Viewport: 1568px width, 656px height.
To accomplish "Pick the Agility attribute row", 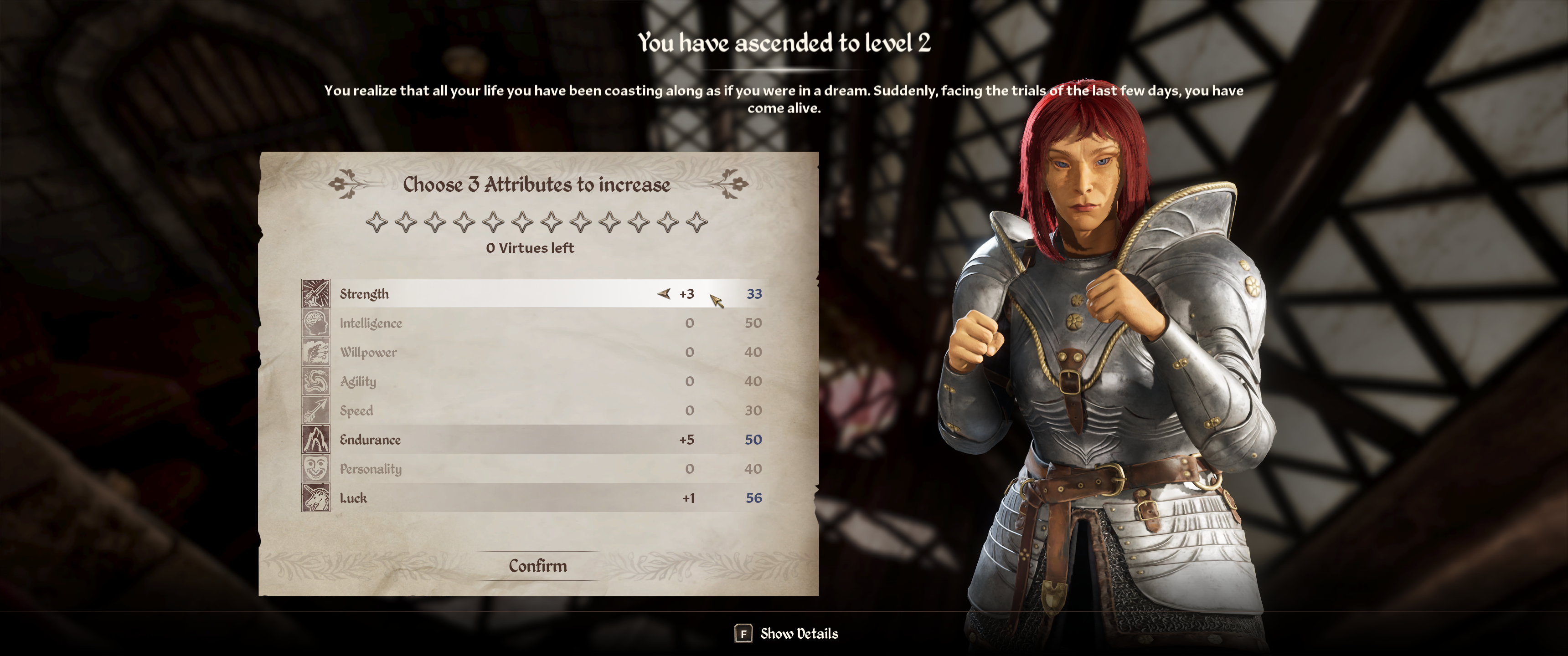I will [x=487, y=382].
